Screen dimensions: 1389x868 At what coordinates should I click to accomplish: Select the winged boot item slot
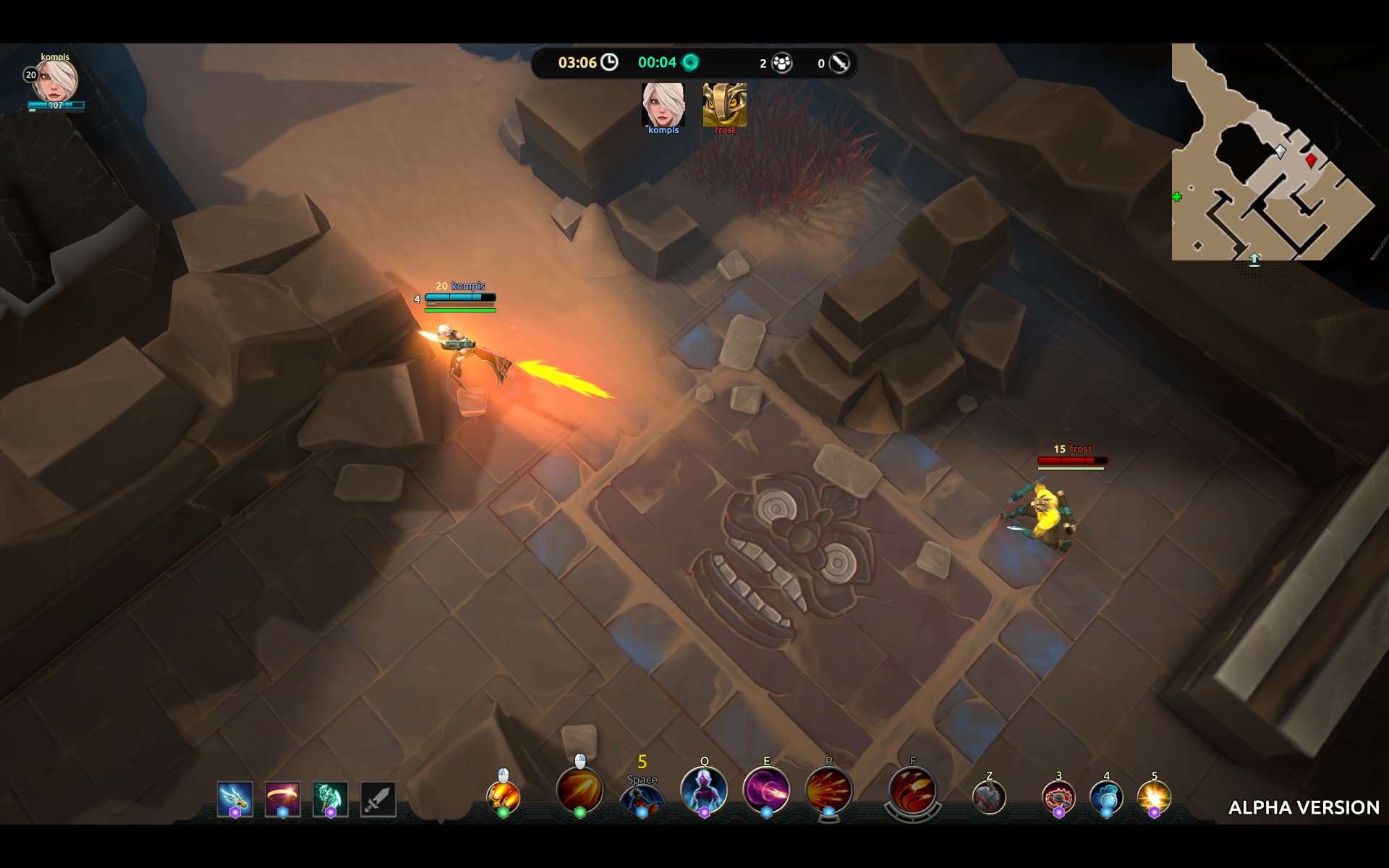[x=235, y=799]
